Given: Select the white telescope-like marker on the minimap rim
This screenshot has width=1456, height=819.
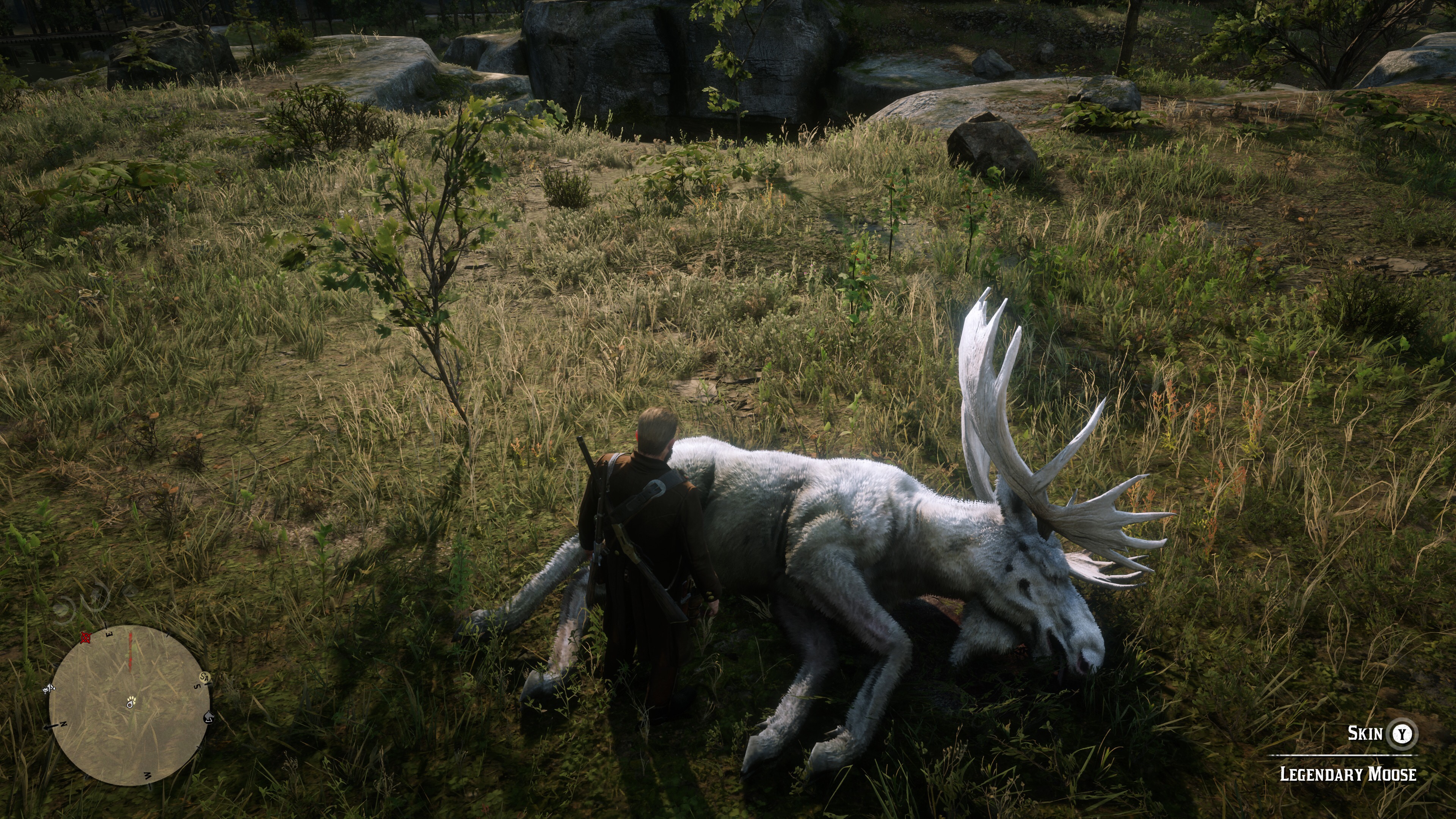Looking at the screenshot, I should coord(49,688).
